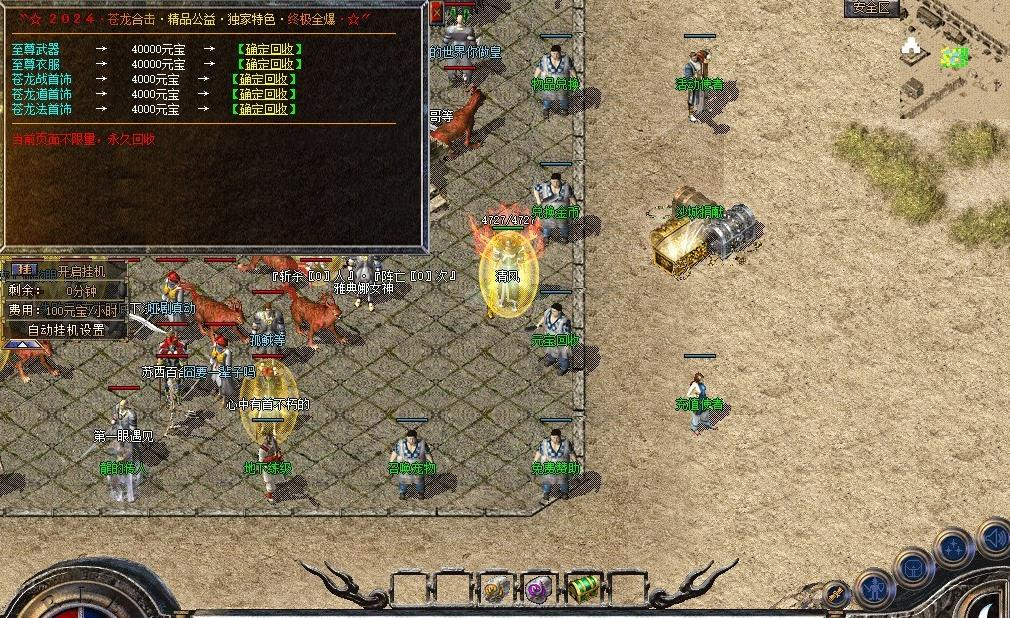Viewport: 1010px width, 618px height.
Task: Click 确定回收 for 苍龙战首饰
Action: [x=263, y=79]
